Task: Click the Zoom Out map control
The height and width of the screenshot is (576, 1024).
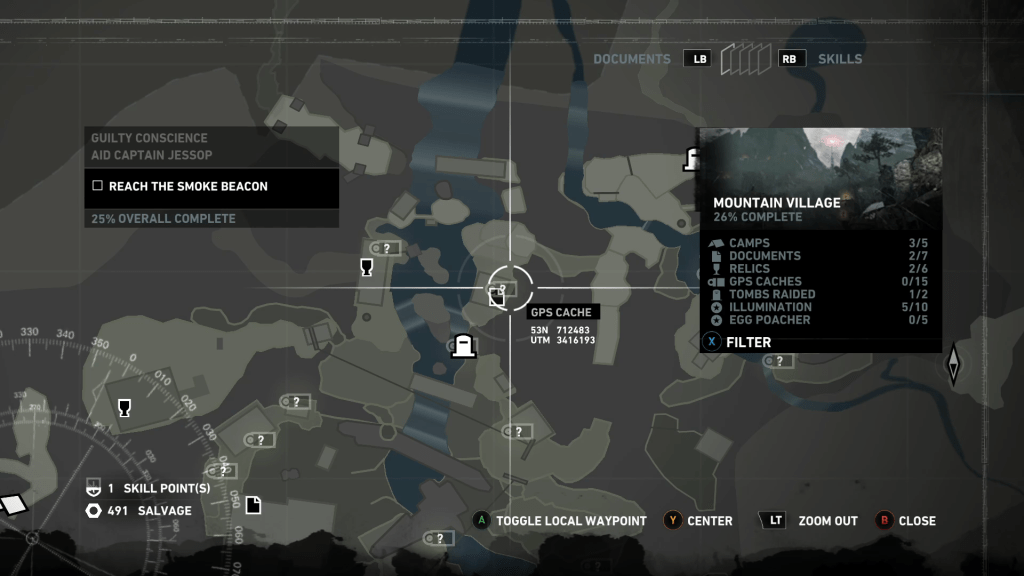Action: coord(827,521)
